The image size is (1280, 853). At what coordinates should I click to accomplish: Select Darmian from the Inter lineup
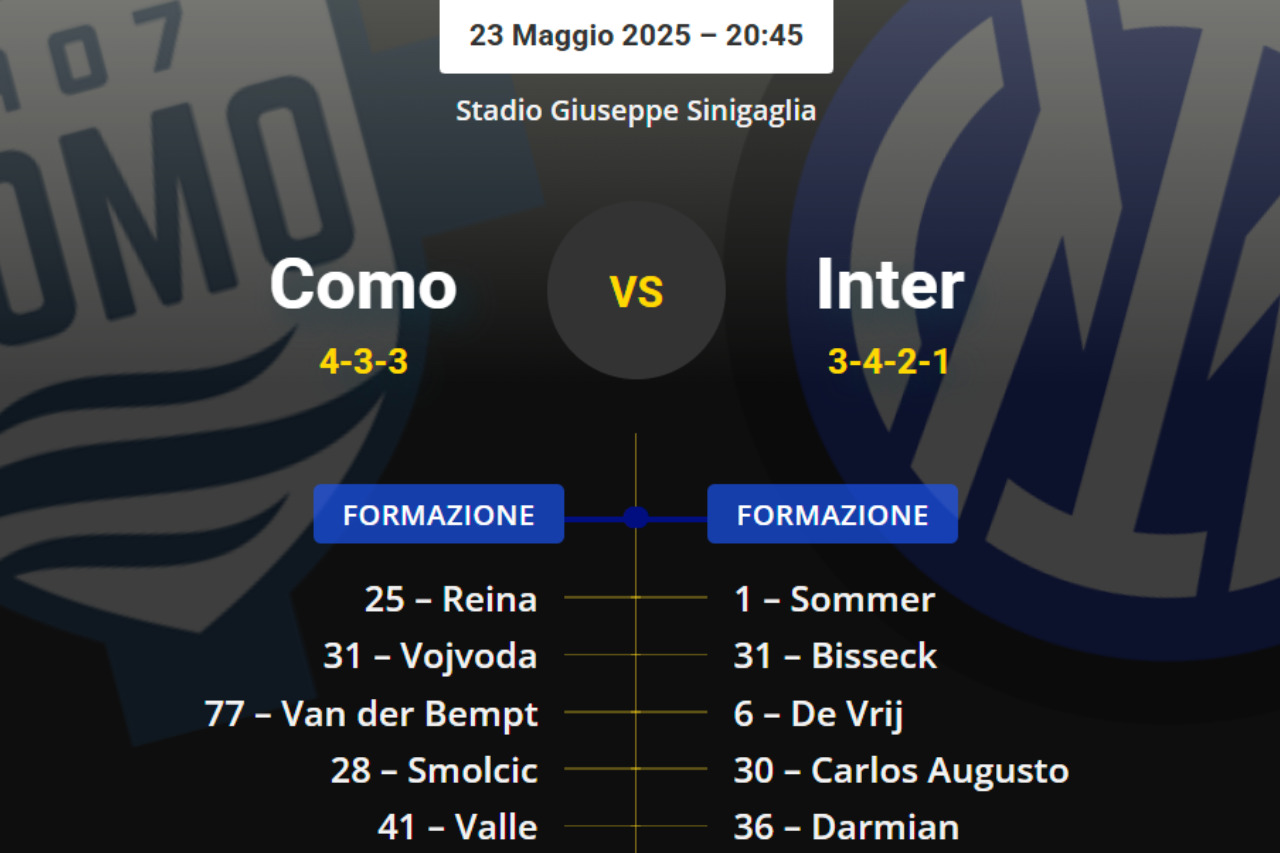846,827
